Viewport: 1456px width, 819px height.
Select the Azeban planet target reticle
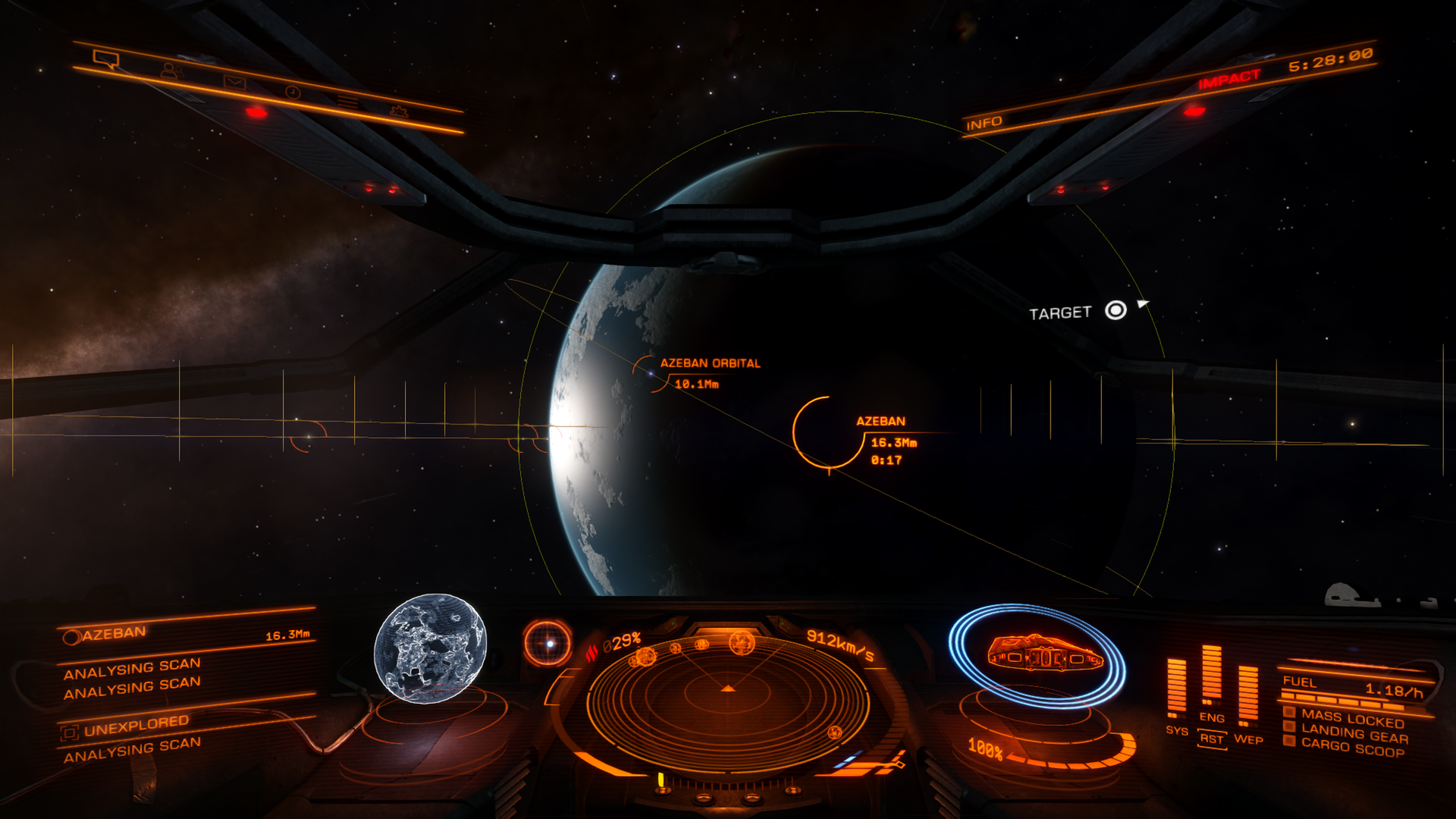pyautogui.click(x=828, y=432)
